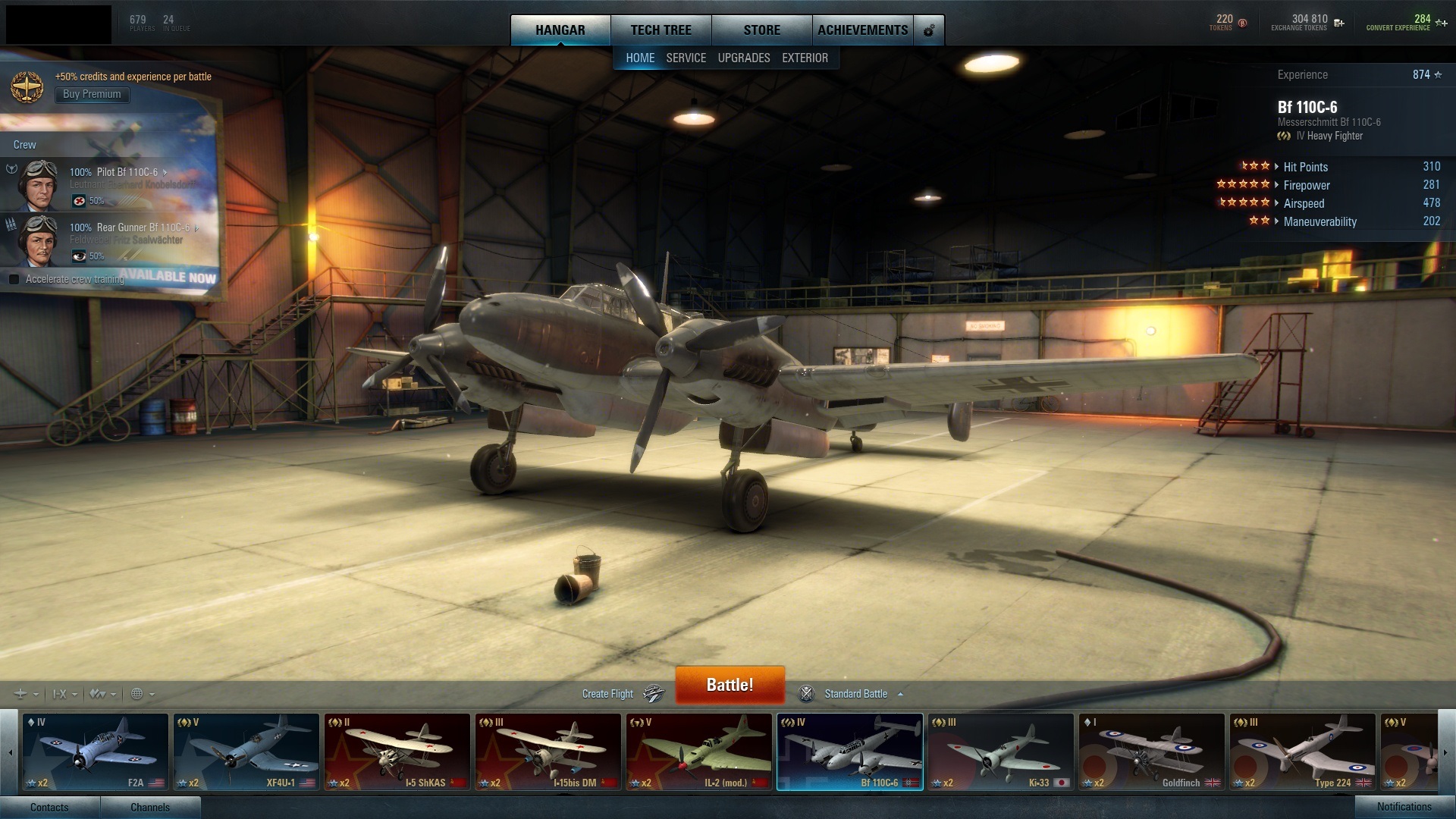Go to the Store tab
This screenshot has height=819, width=1456.
(761, 30)
